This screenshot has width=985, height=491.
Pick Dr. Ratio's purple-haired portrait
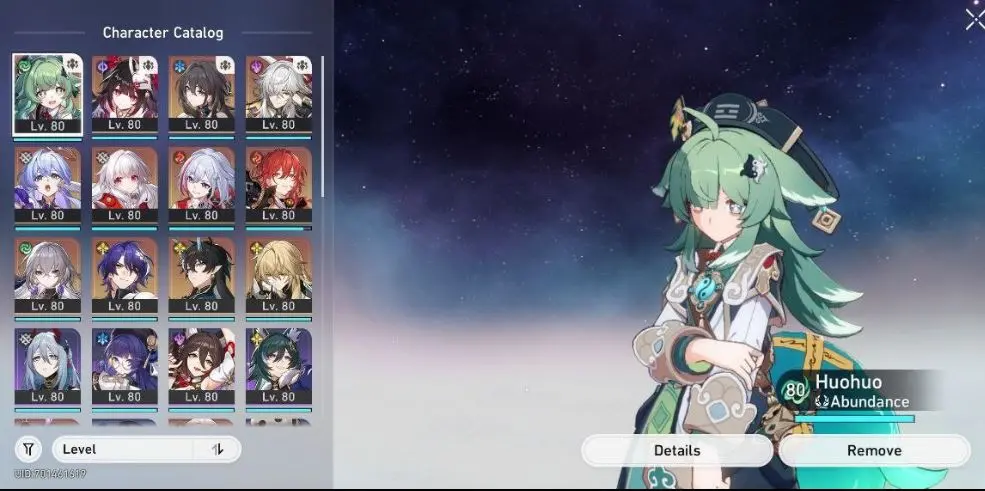125,274
